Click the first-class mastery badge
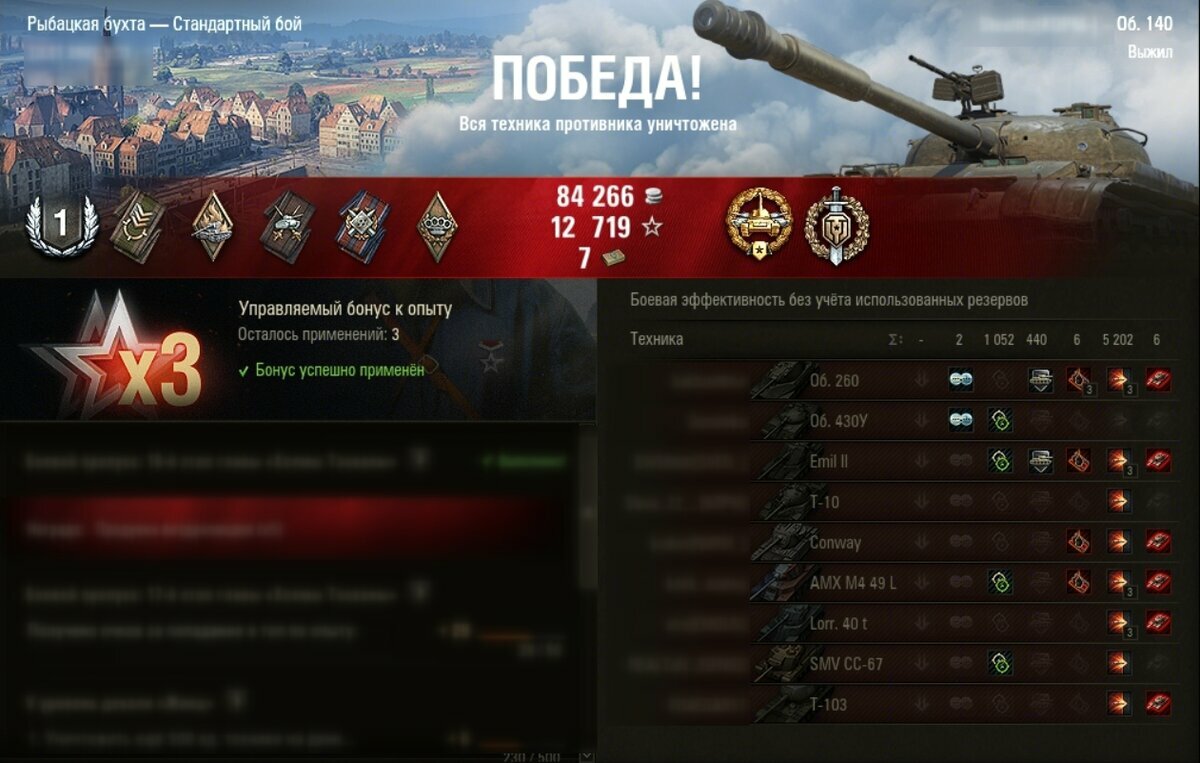This screenshot has width=1200, height=763. [61, 225]
